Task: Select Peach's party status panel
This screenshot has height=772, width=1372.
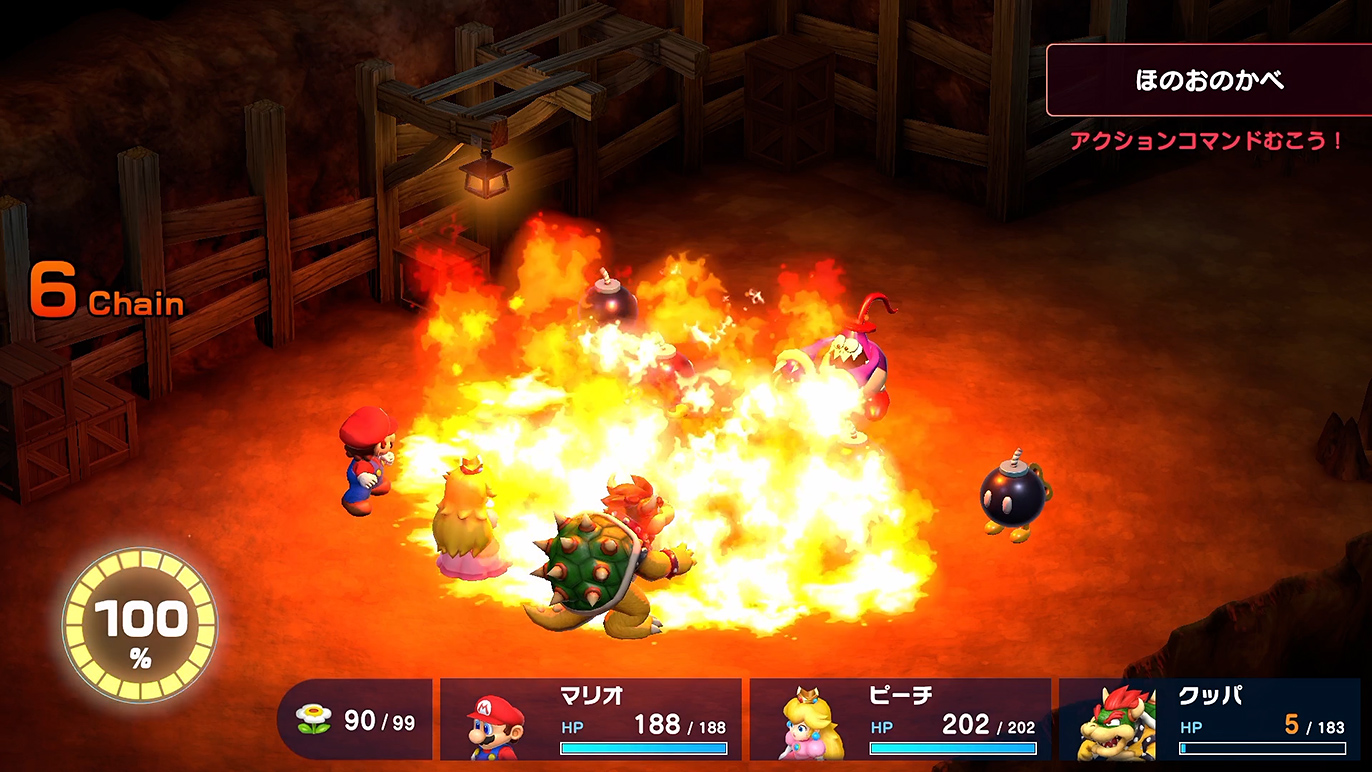Action: (900, 721)
